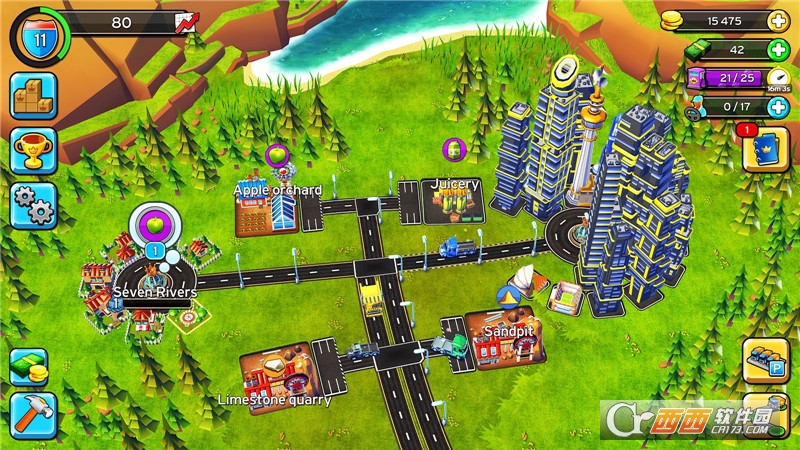Add more gold coins with yellow plus

[777, 21]
